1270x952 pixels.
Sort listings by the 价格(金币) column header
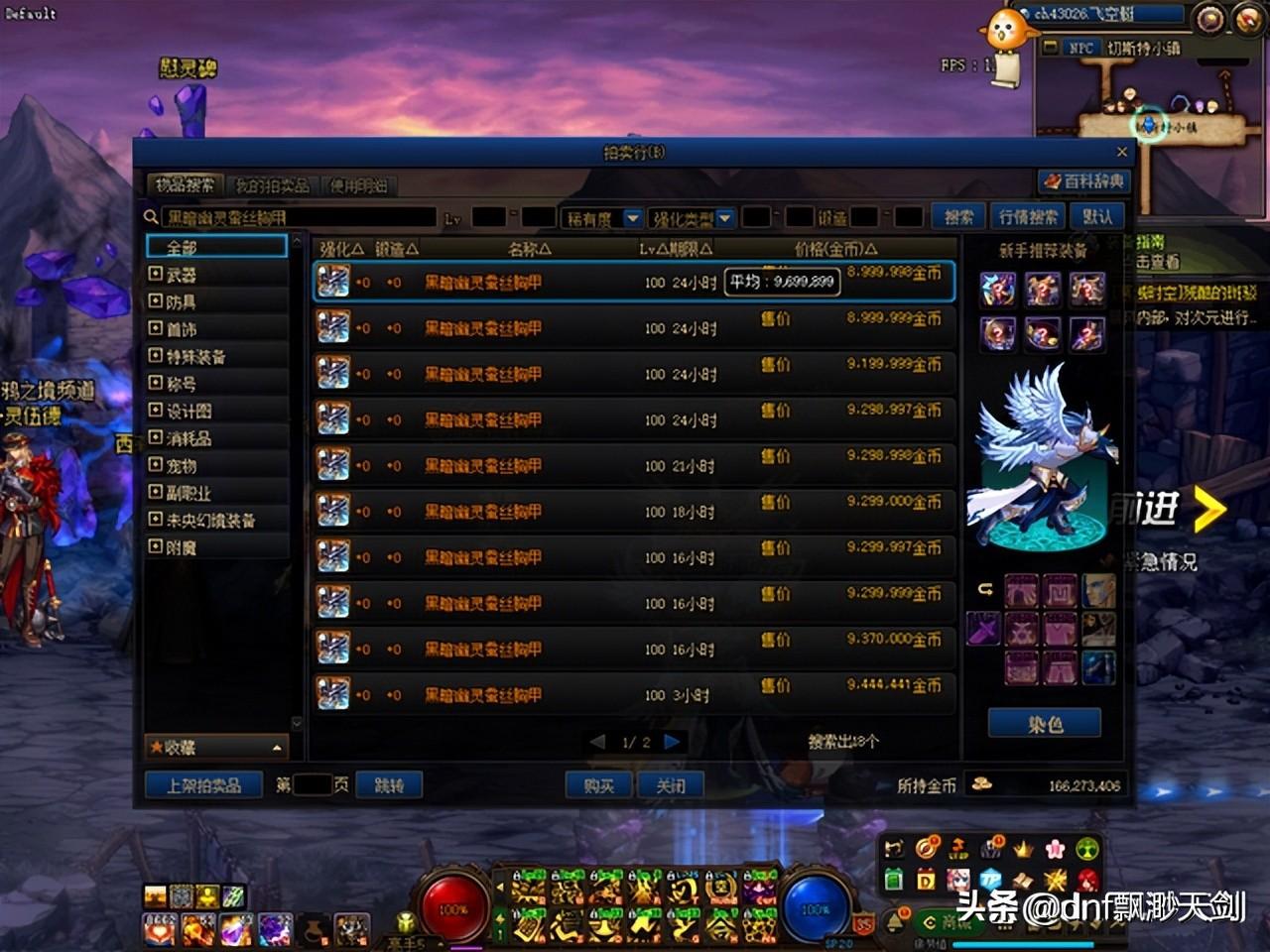(835, 249)
